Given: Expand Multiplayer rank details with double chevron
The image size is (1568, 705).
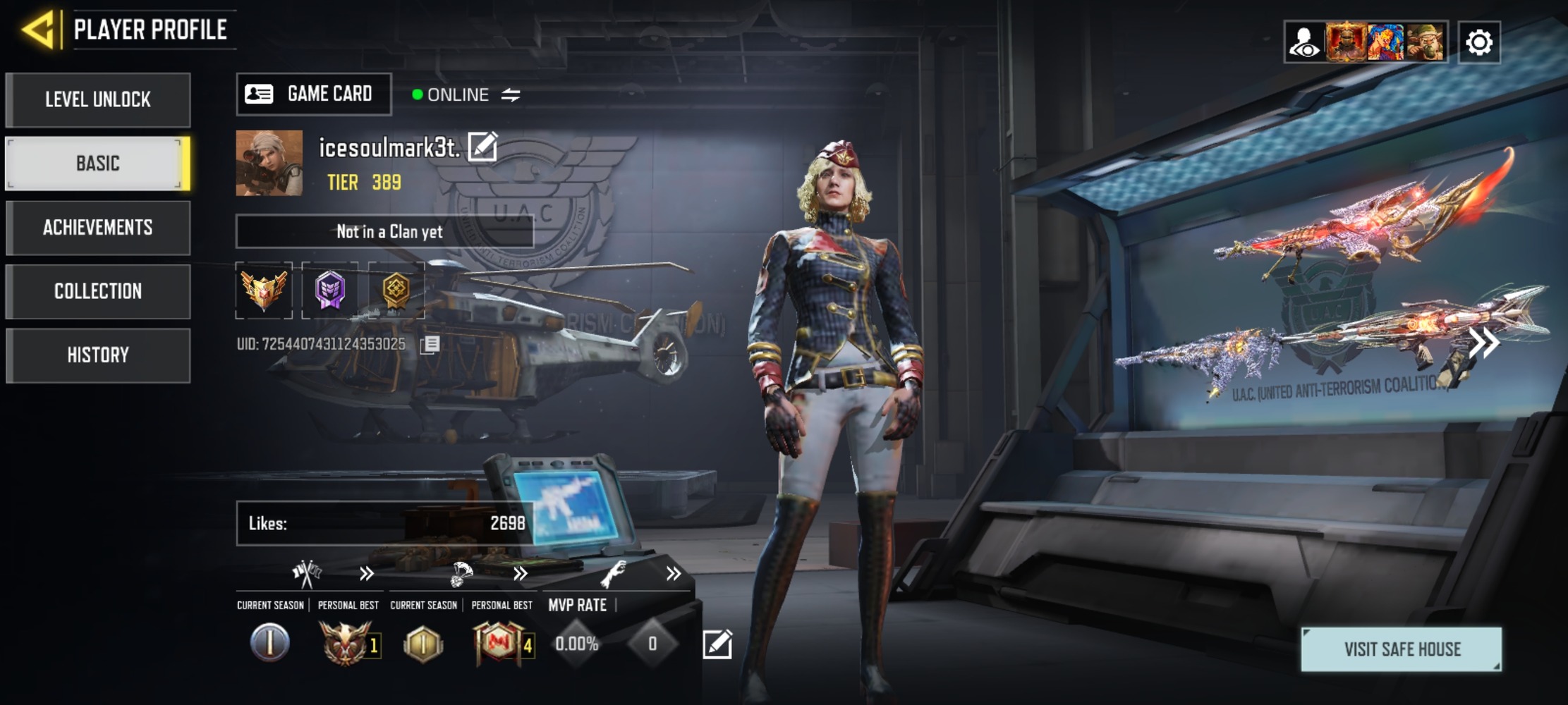Looking at the screenshot, I should [x=365, y=574].
